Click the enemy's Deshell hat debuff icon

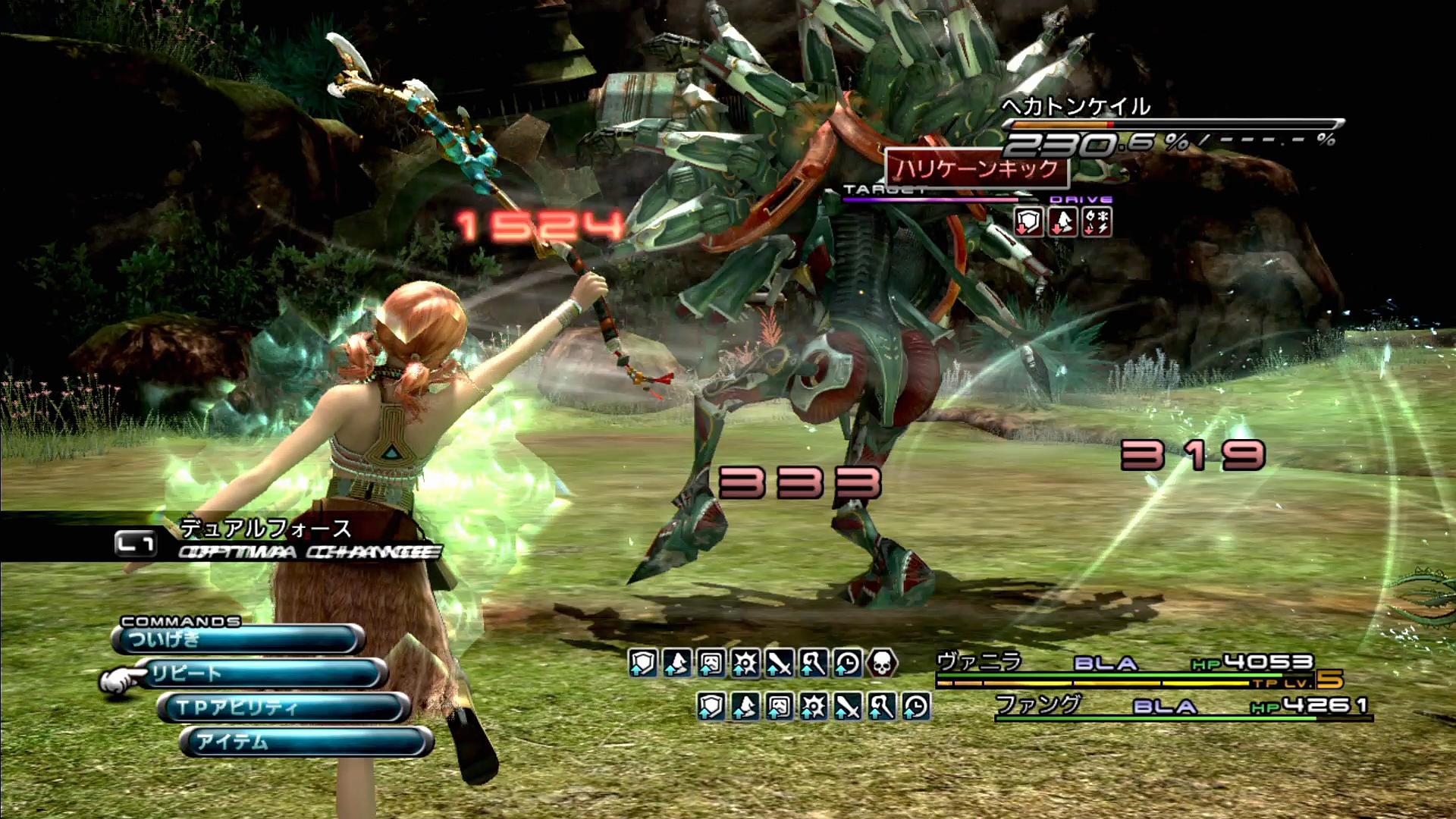tap(1063, 222)
